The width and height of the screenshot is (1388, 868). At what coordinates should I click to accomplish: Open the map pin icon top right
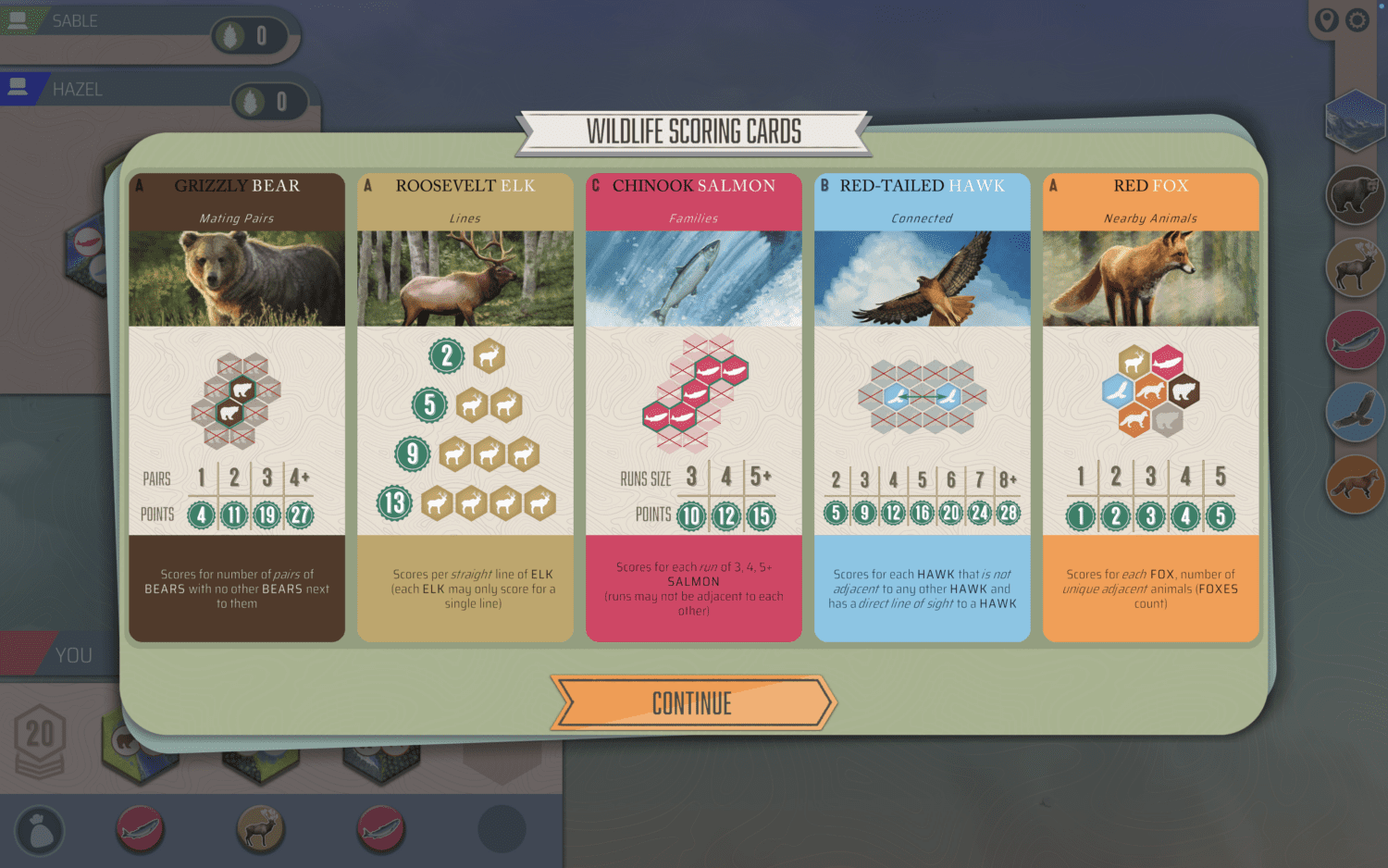[x=1326, y=19]
